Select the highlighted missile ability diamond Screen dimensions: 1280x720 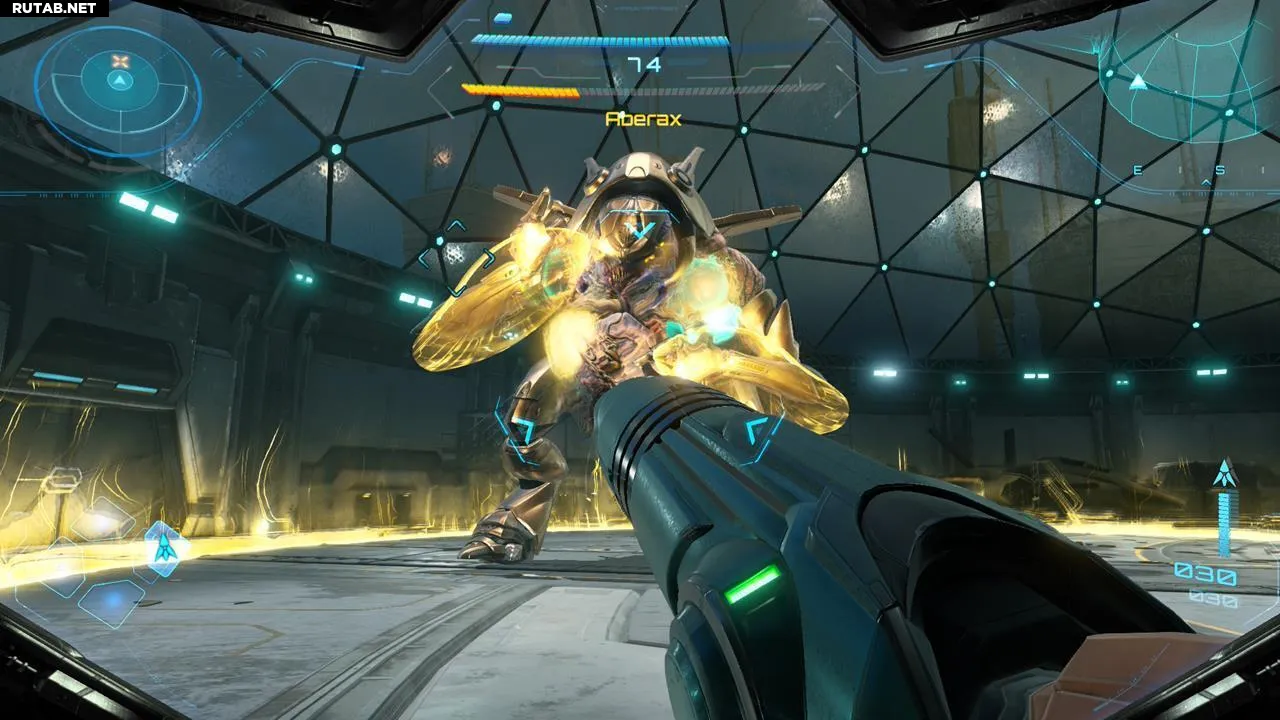pyautogui.click(x=162, y=546)
